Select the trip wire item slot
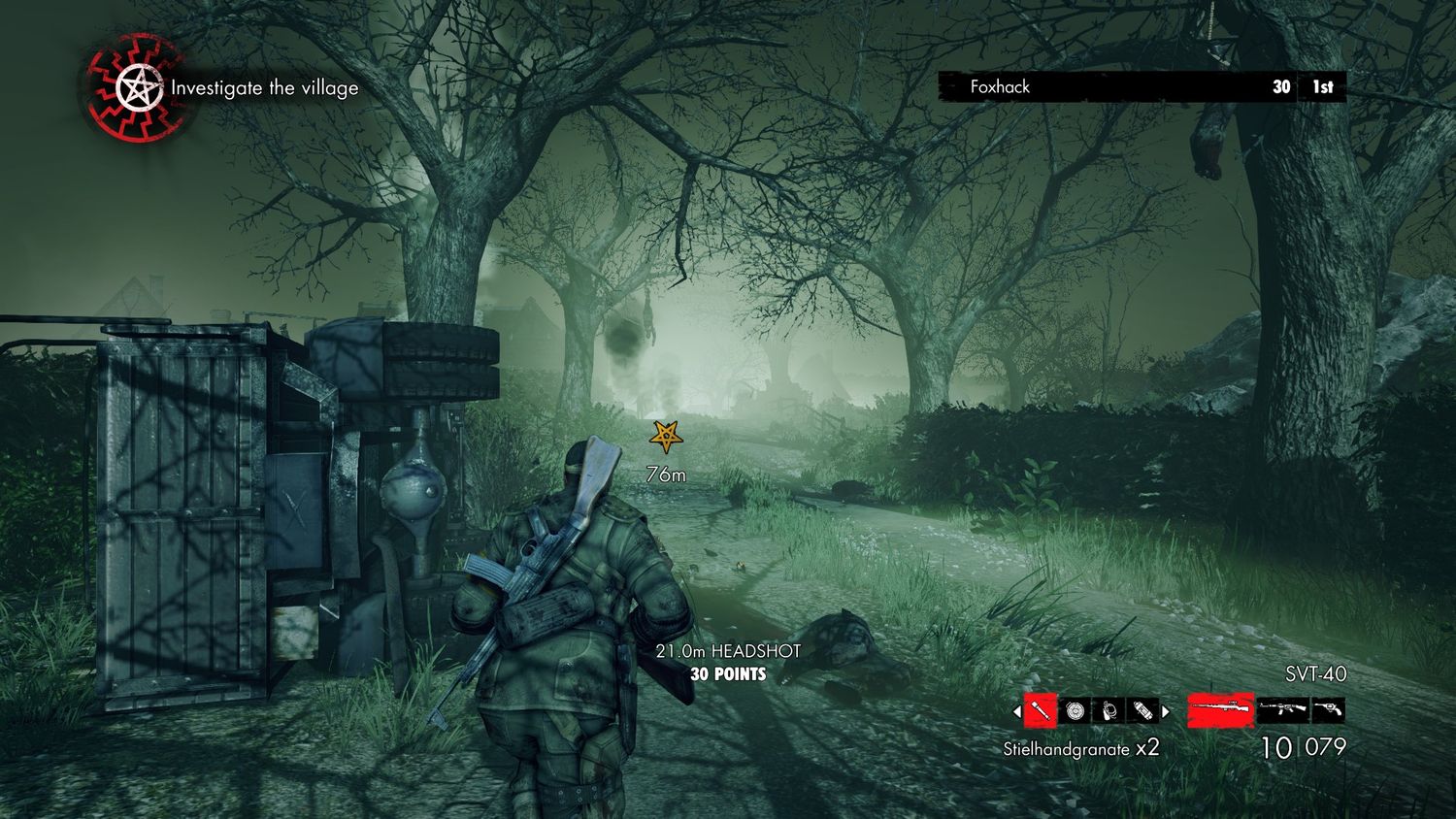This screenshot has width=1456, height=819. 1109,711
